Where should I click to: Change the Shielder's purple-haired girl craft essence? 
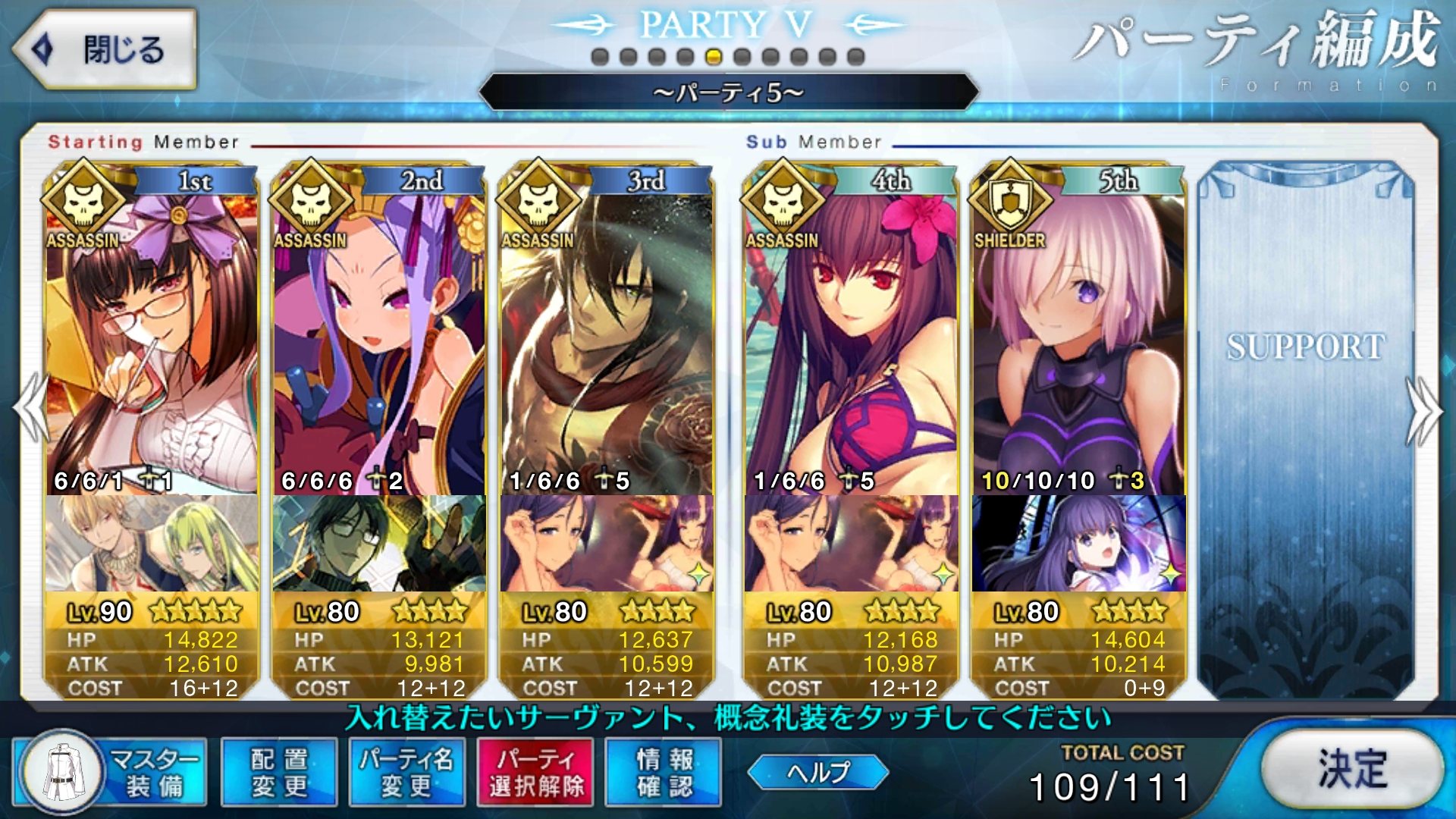(1078, 543)
